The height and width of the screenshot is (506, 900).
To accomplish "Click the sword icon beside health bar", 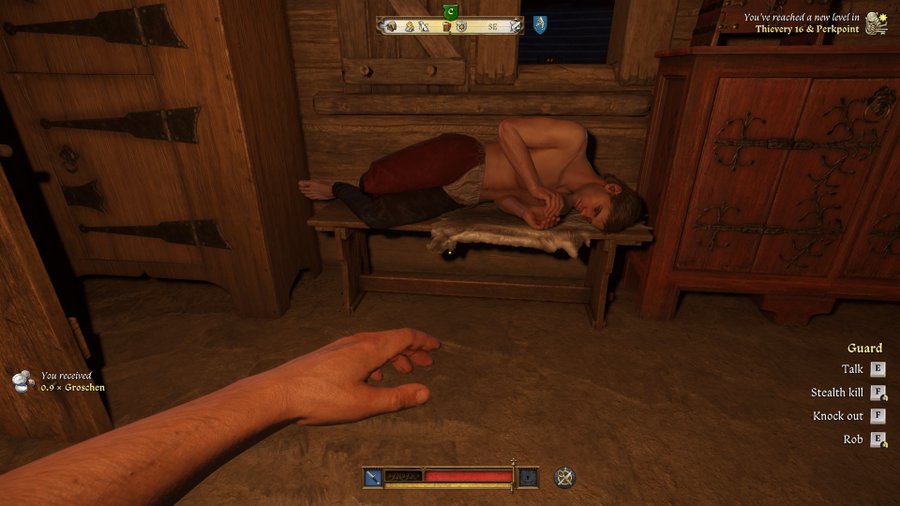I will (372, 477).
